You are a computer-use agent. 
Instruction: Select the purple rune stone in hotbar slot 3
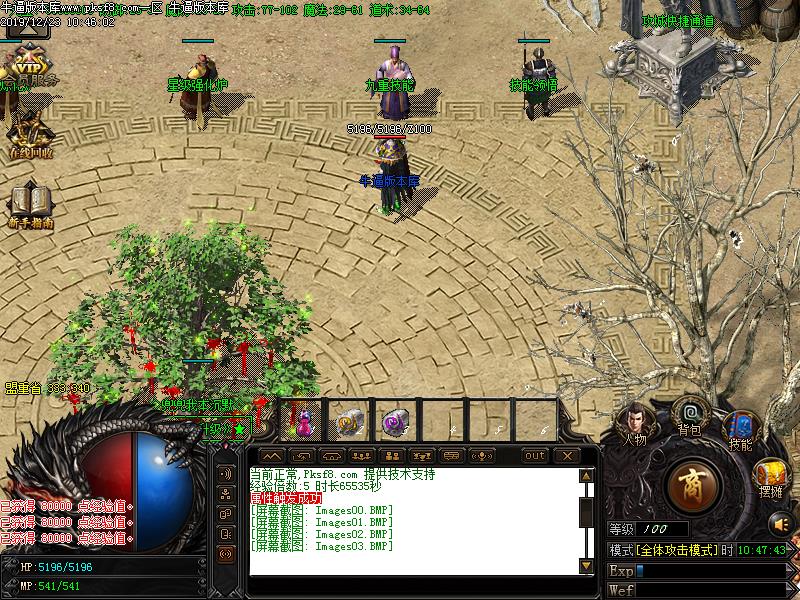(394, 420)
